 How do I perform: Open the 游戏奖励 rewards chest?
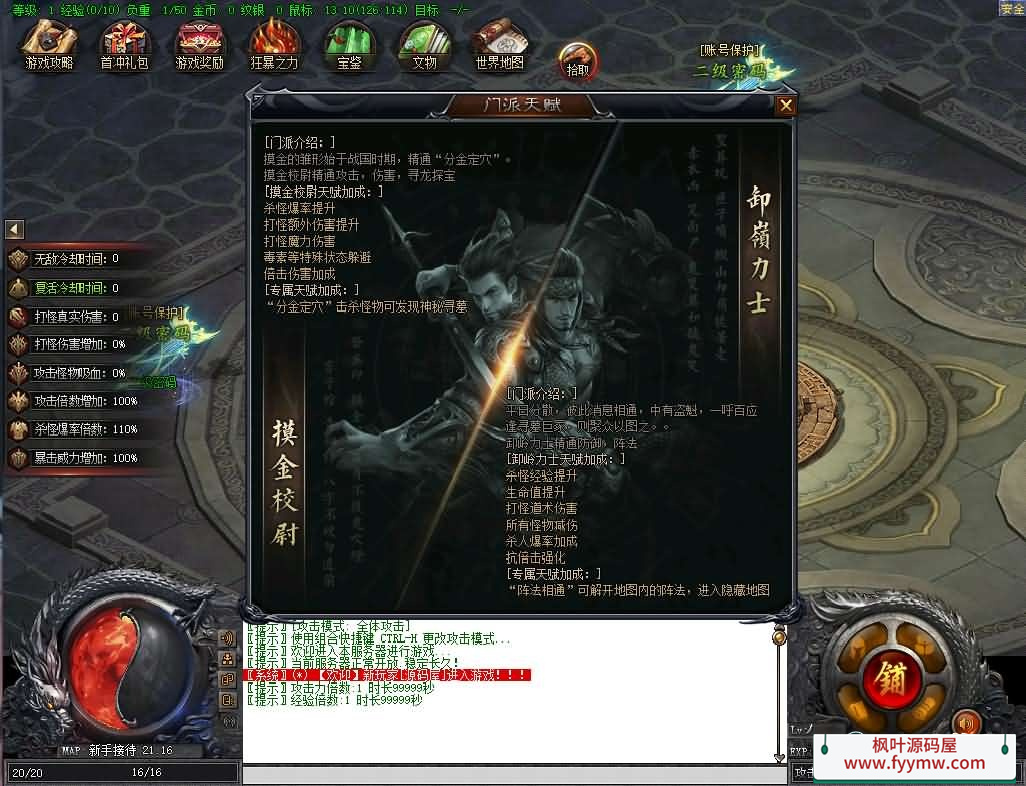point(199,46)
